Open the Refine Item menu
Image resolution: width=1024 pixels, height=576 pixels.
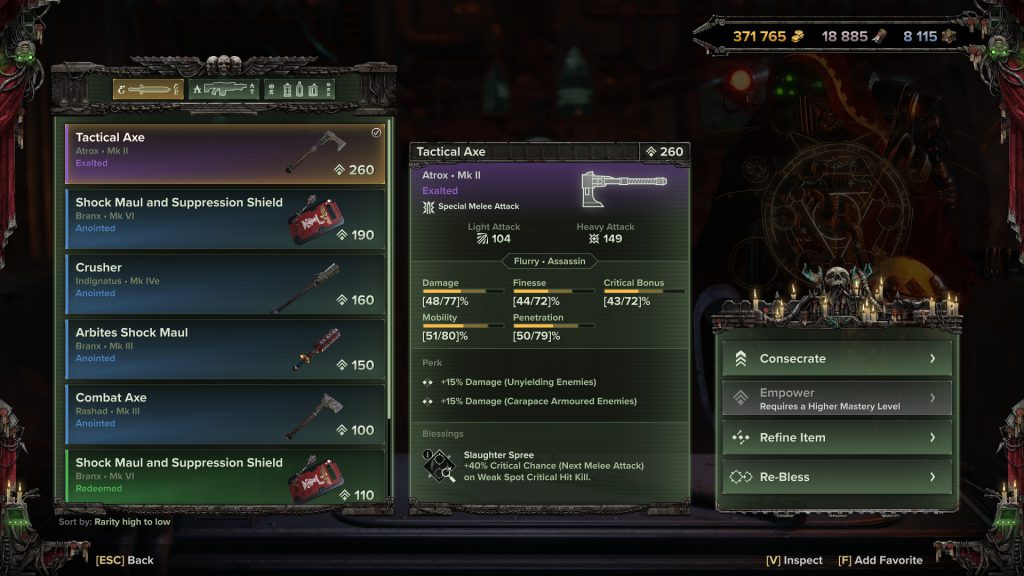[x=836, y=437]
